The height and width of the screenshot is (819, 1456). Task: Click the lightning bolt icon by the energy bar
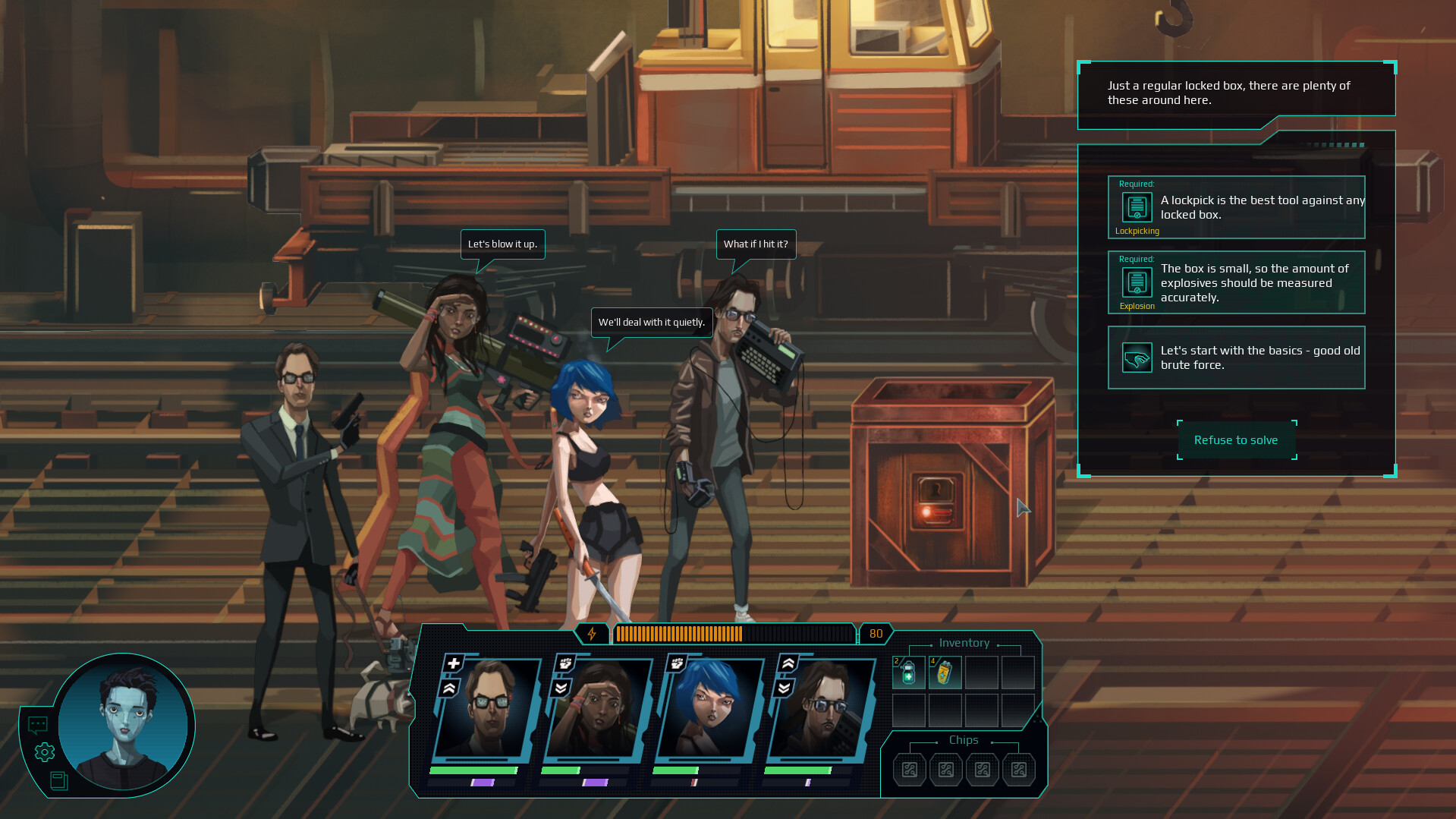tap(592, 632)
